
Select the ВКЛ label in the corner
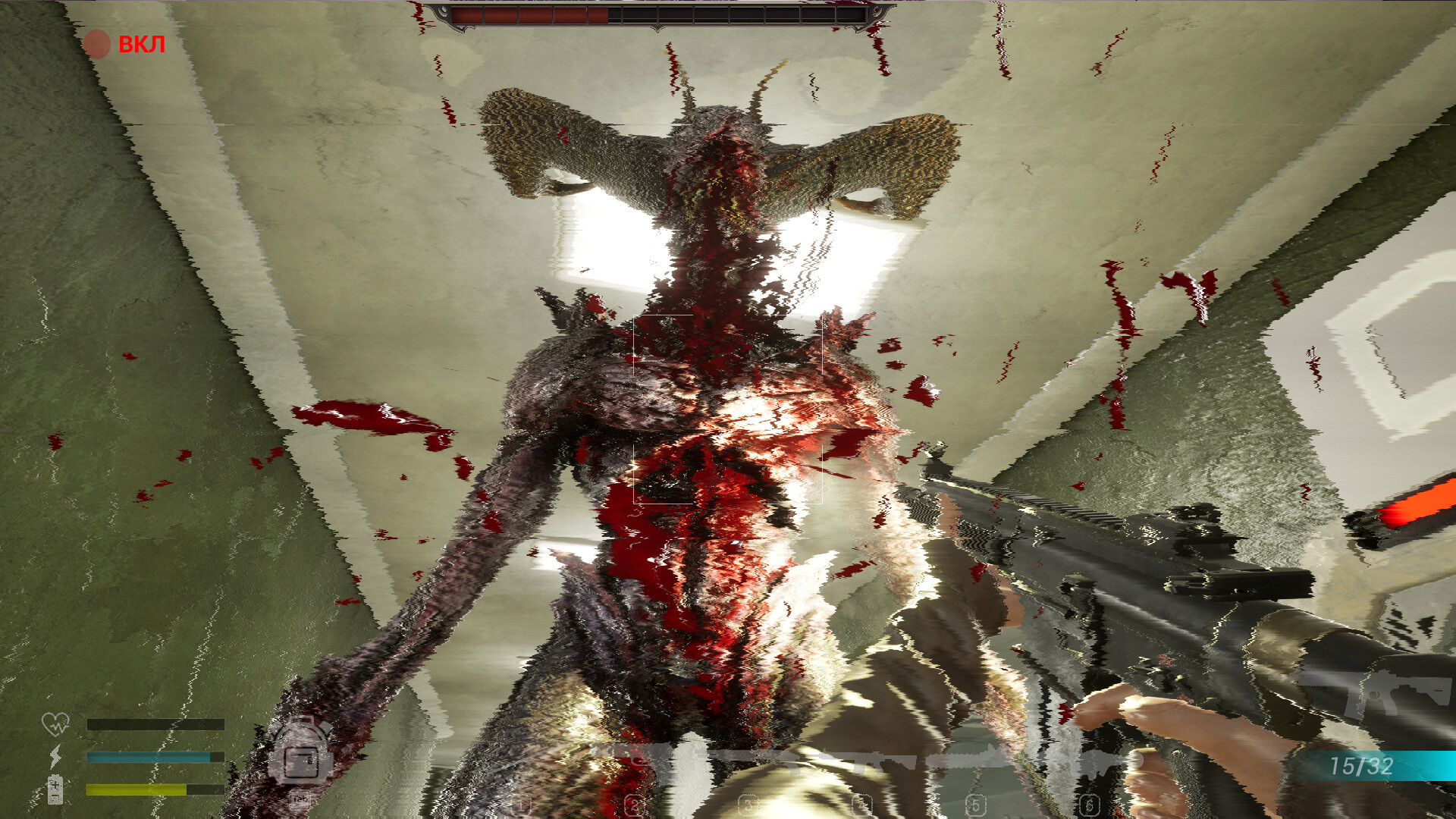[140, 44]
